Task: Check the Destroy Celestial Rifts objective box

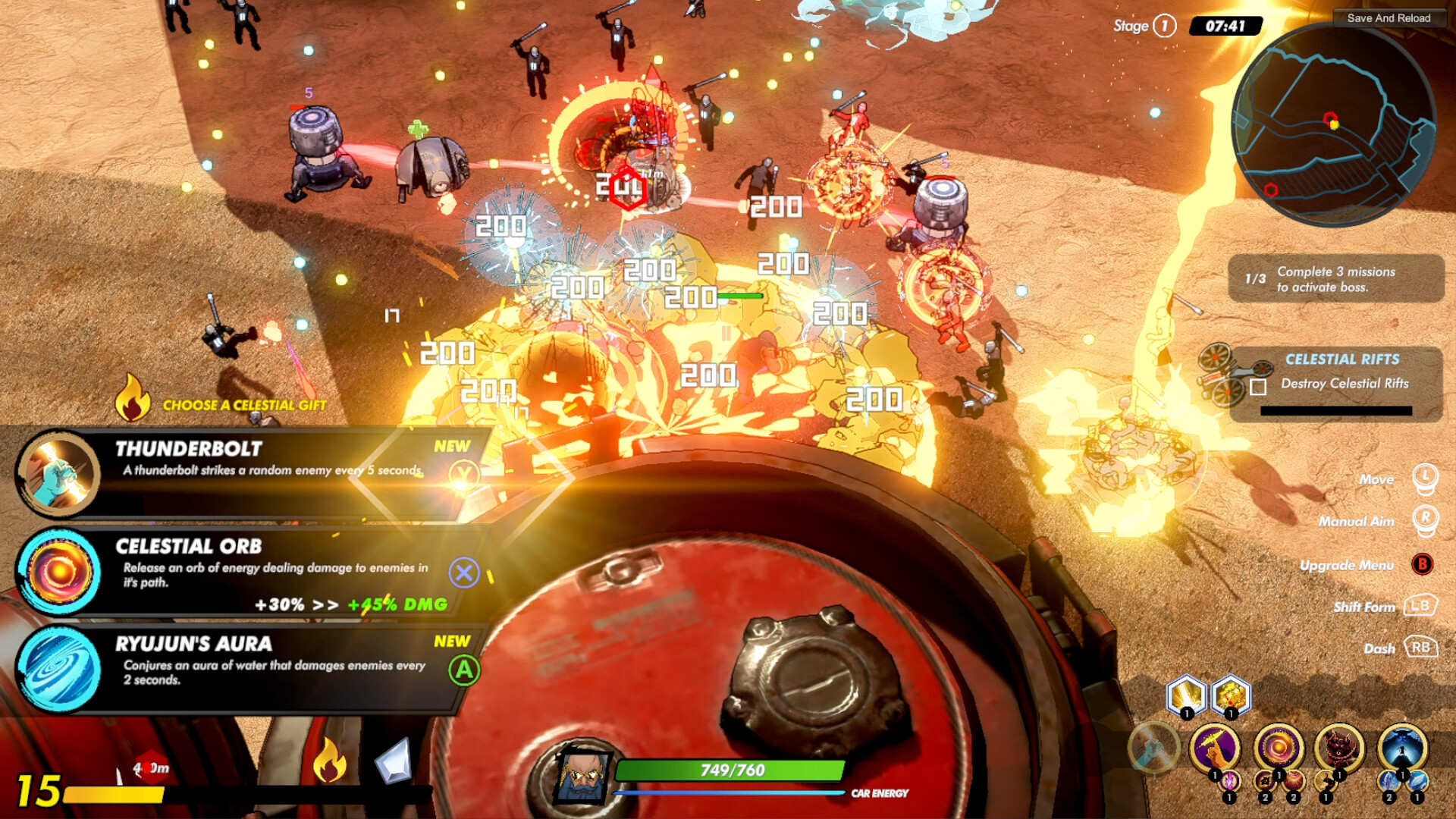Action: tap(1257, 388)
